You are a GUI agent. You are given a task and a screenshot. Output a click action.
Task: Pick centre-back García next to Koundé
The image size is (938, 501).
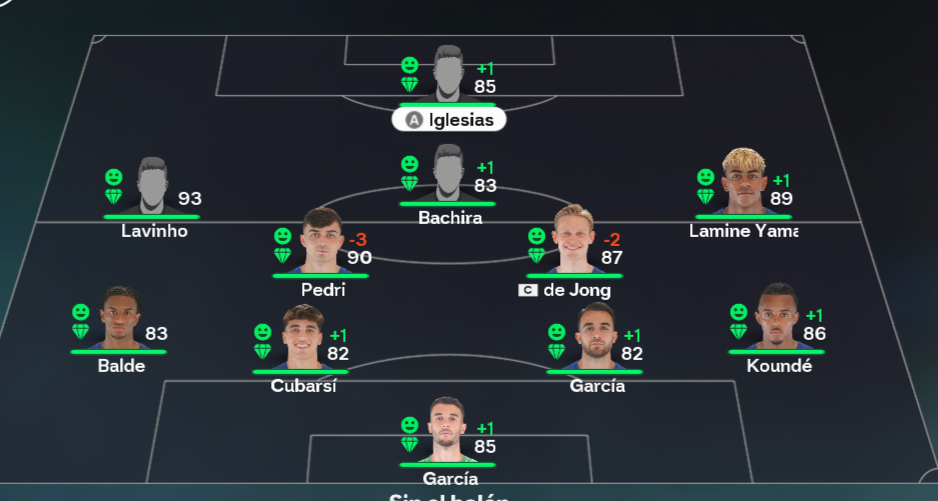coord(596,338)
